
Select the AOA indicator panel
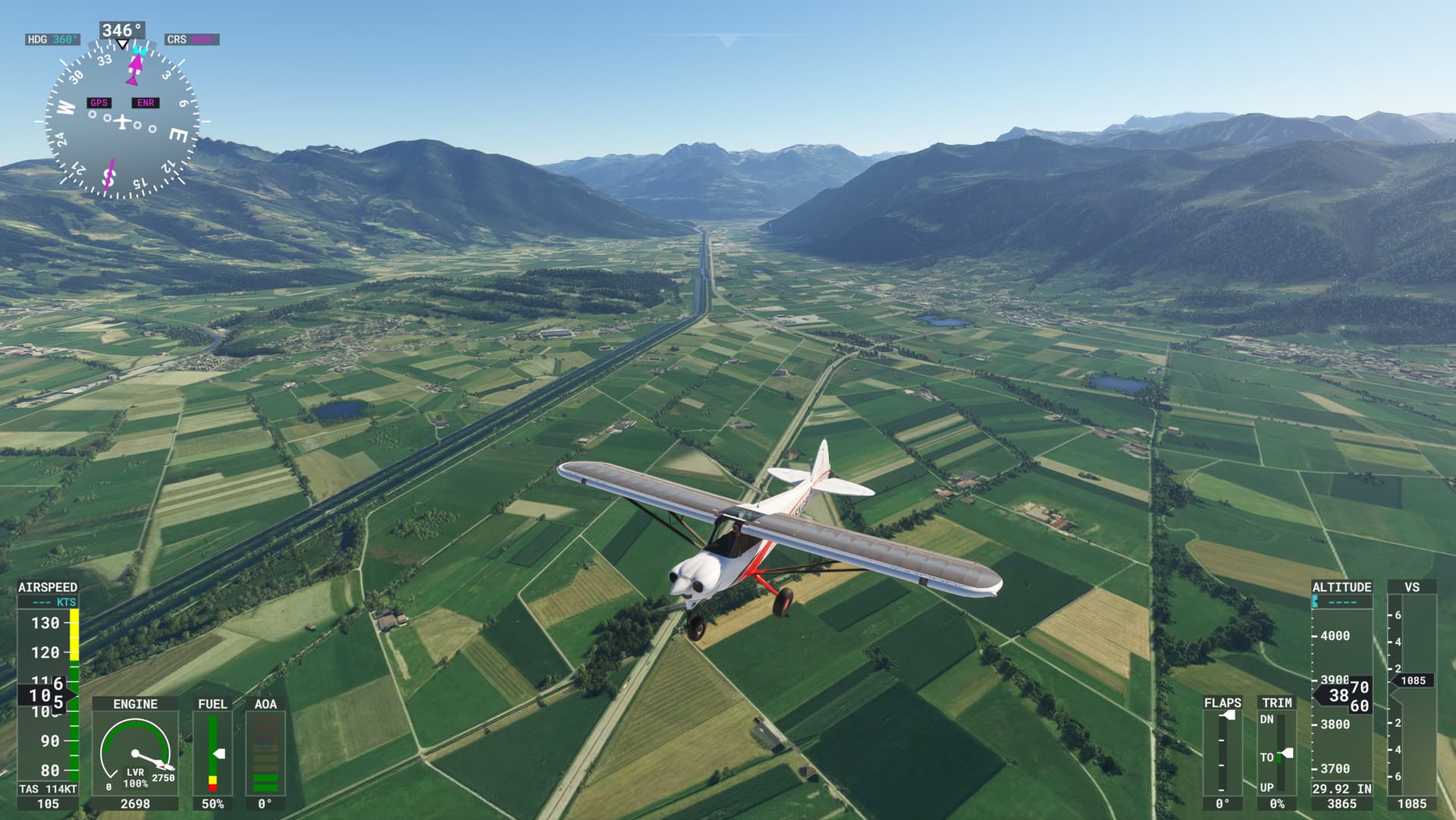tap(265, 751)
